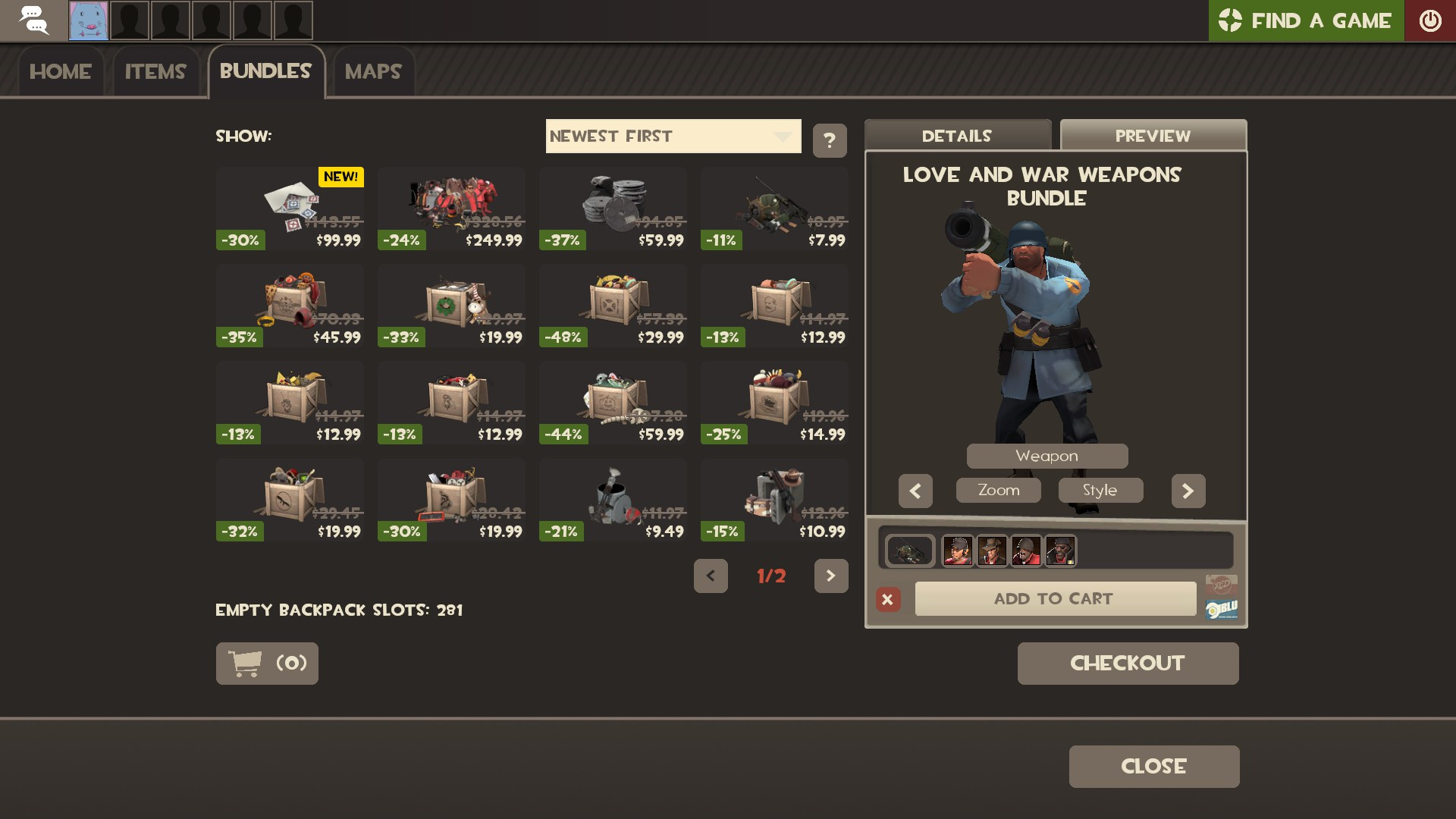This screenshot has width=1456, height=819.
Task: Switch preview to BLU team
Action: (1222, 608)
